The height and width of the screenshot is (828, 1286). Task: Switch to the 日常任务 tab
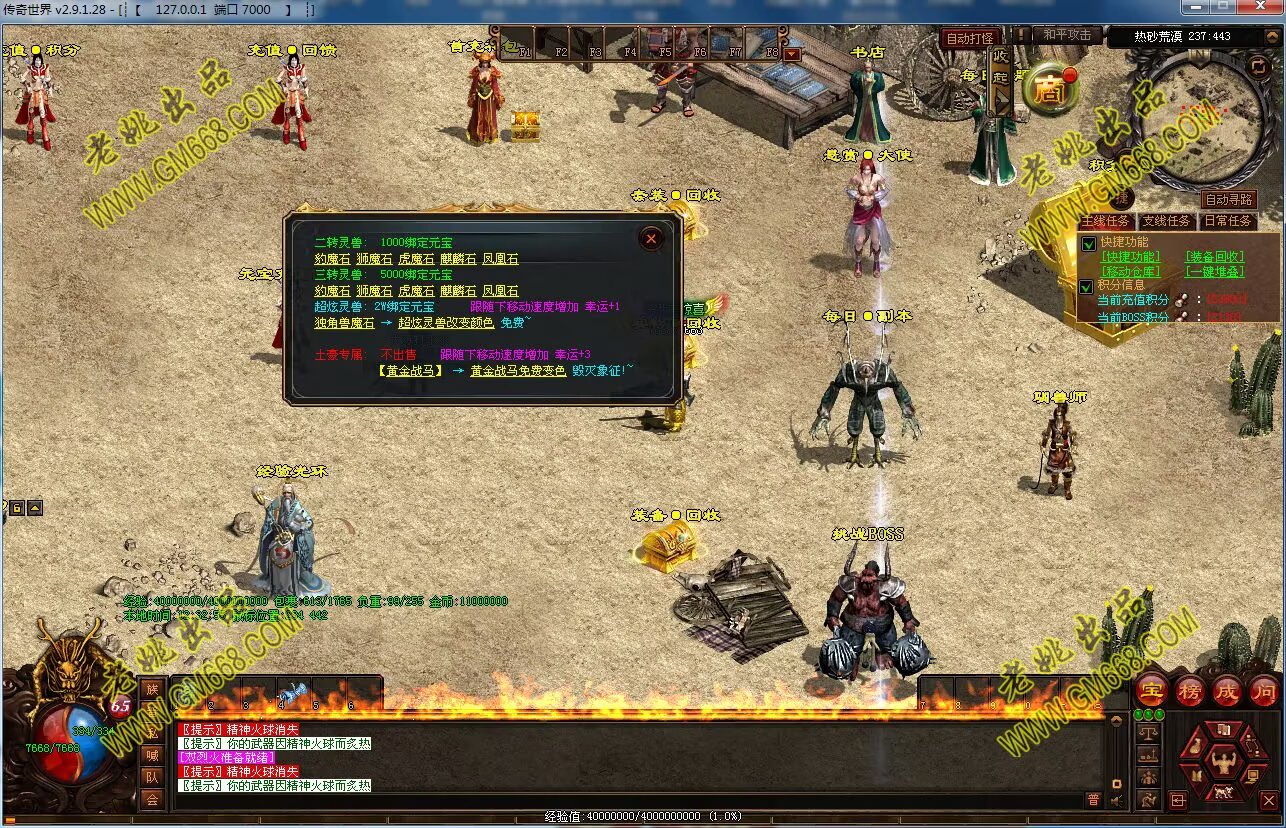(x=1227, y=221)
